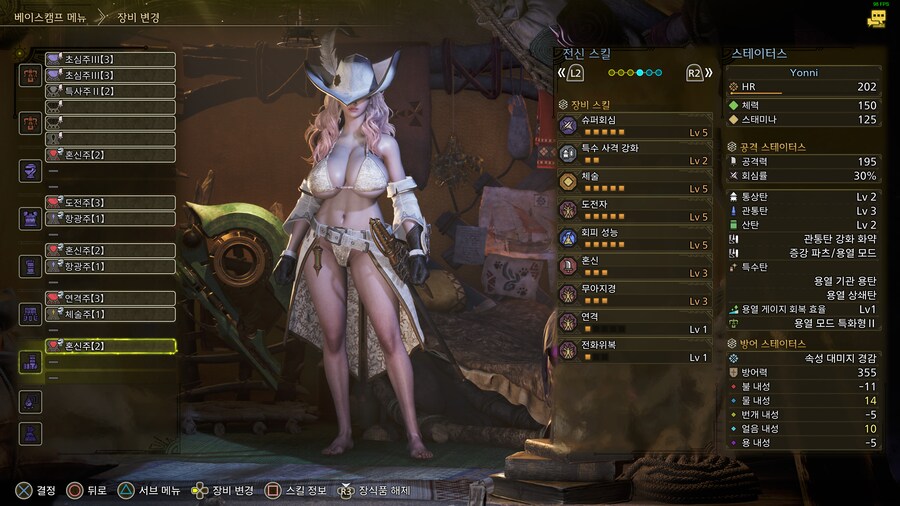Screen dimensions: 900x506
Task: Select the chest armor equipment icon
Action: click(30, 219)
